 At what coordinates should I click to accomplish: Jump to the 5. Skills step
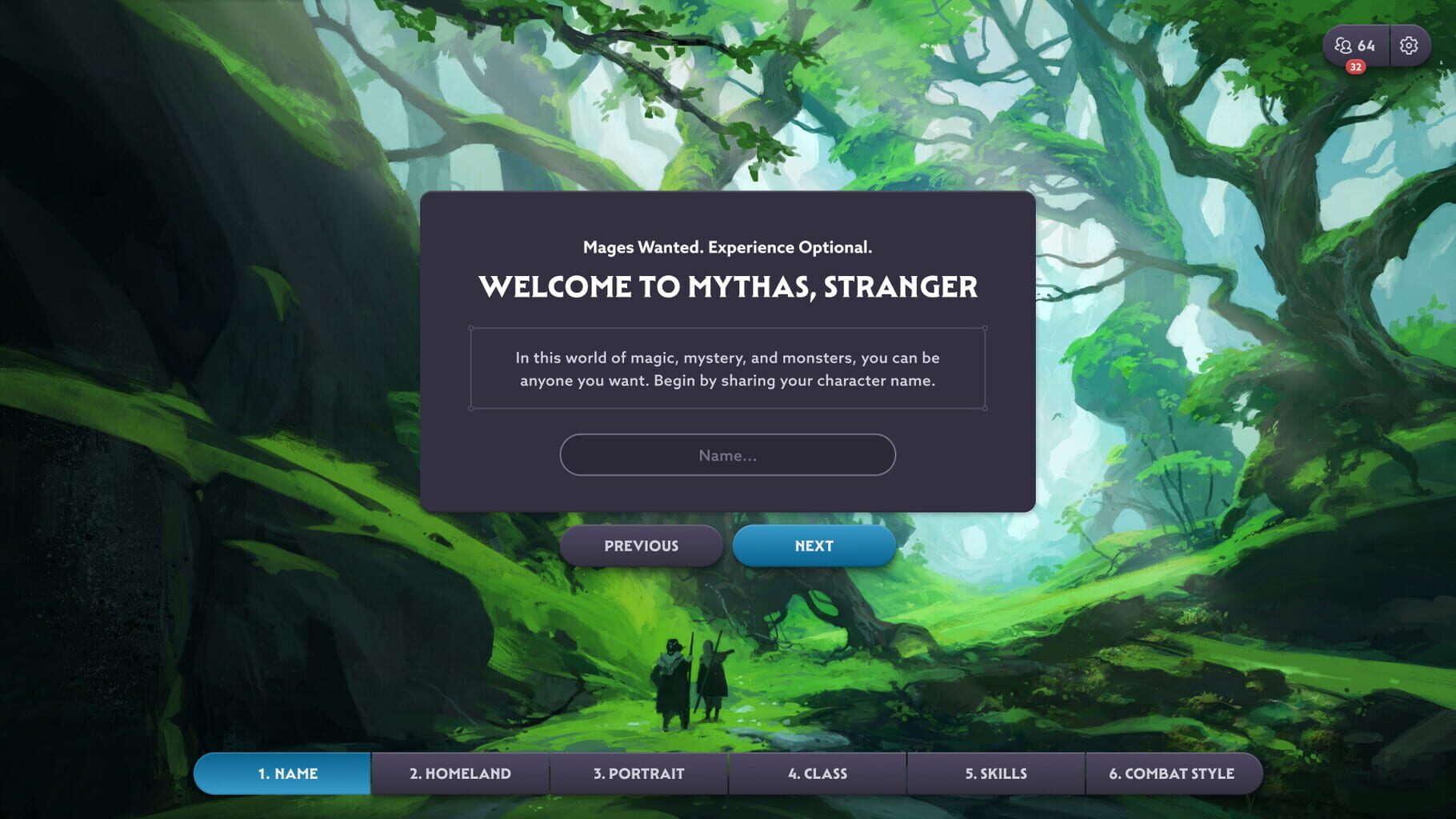(995, 773)
